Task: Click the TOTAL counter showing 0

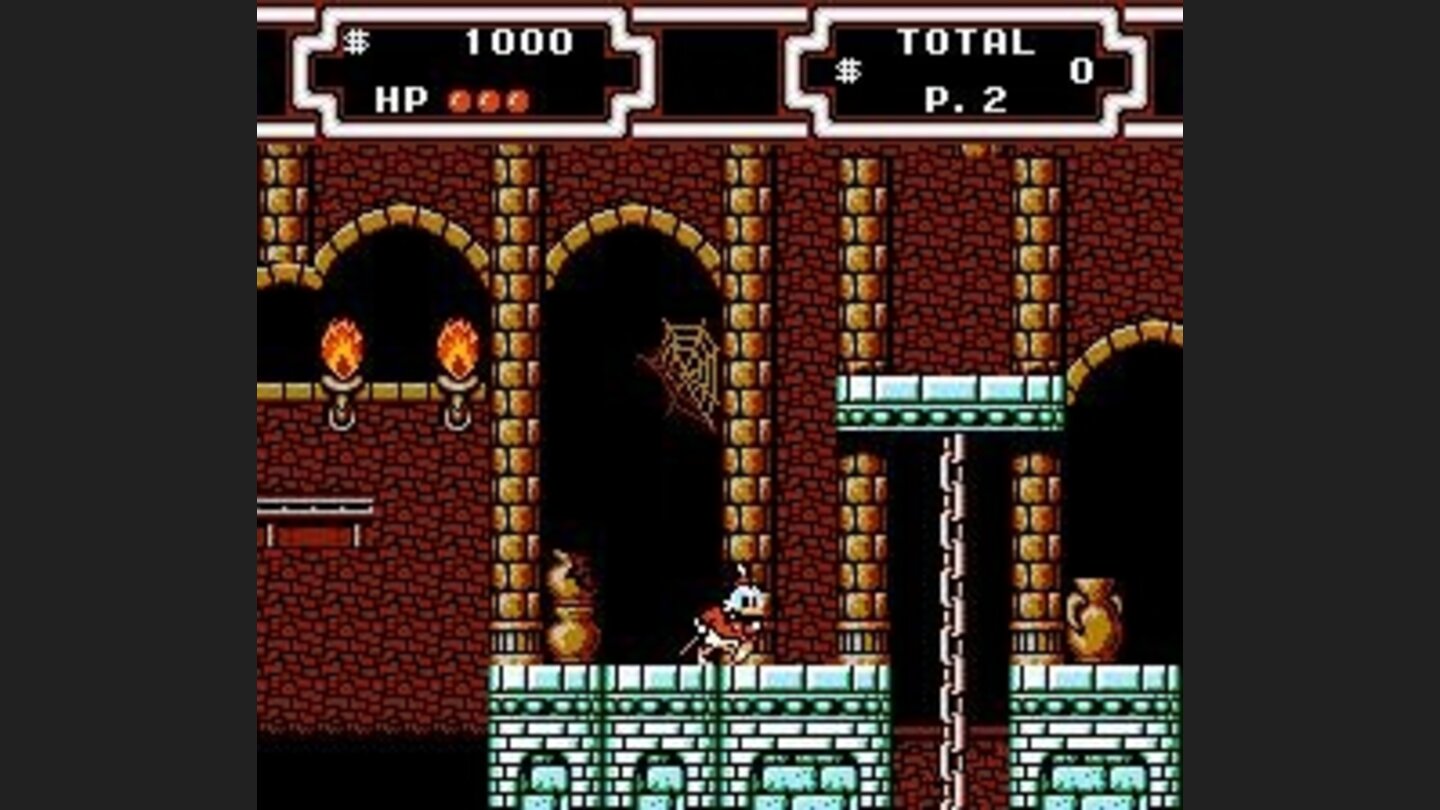Action: tap(1081, 70)
